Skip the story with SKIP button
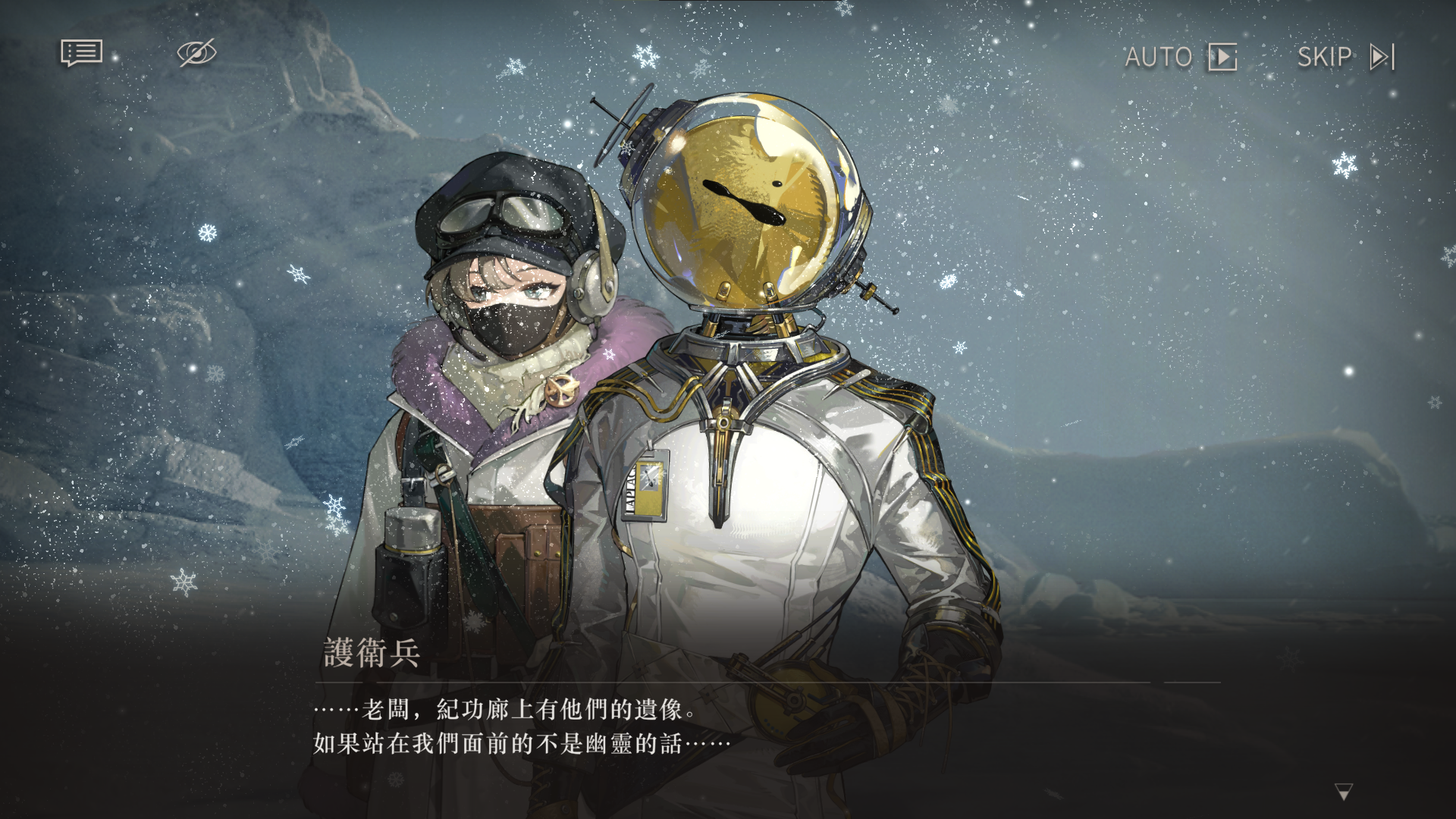This screenshot has height=819, width=1456. 1345,57
